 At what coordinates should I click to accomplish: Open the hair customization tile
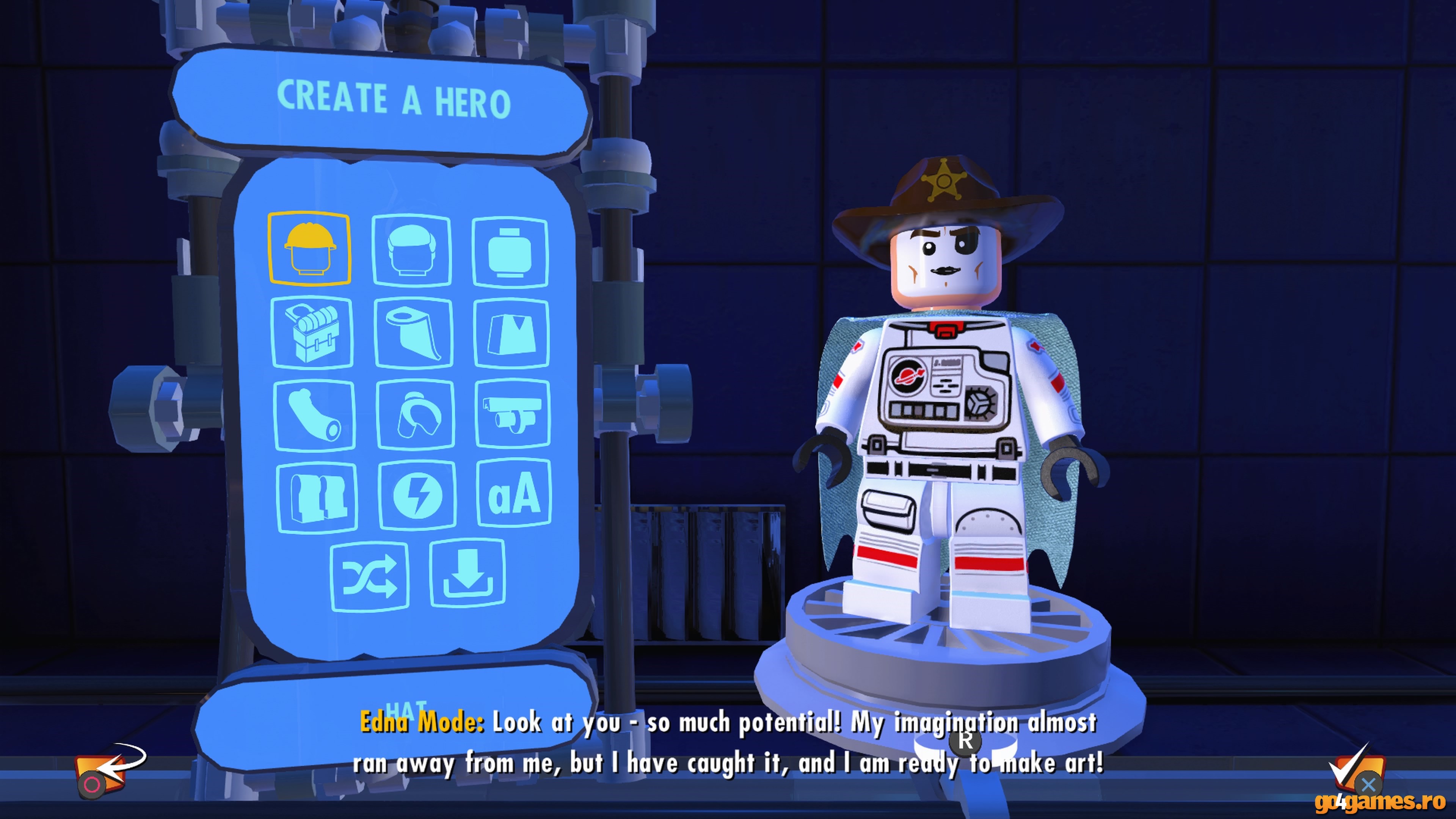tap(411, 250)
